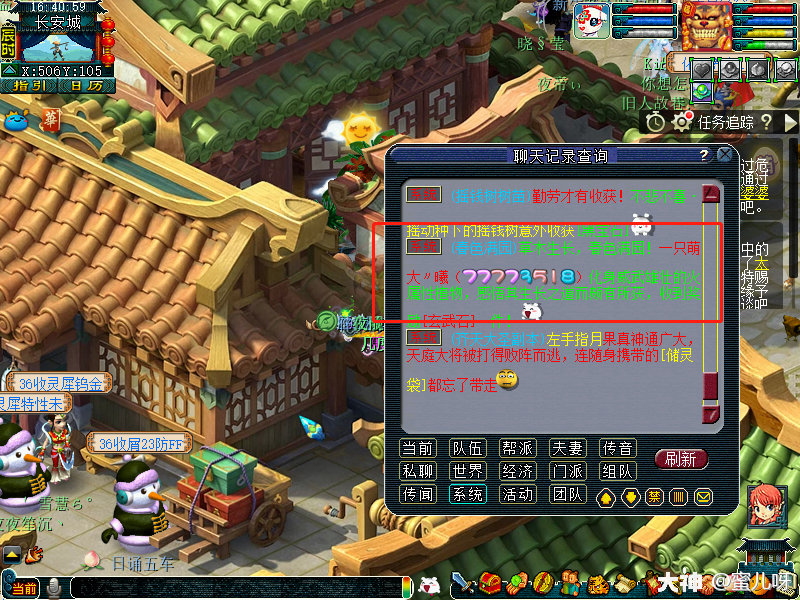Screen dimensions: 800x600
Task: Select the 传闻 rumor channel
Action: pyautogui.click(x=417, y=494)
